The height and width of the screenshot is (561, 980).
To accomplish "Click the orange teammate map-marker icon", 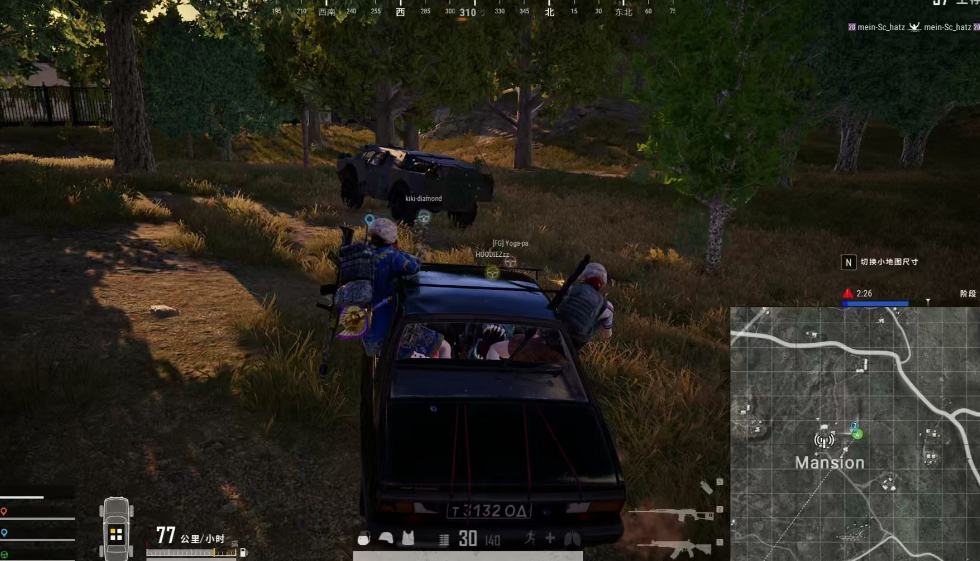I will 4,513.
